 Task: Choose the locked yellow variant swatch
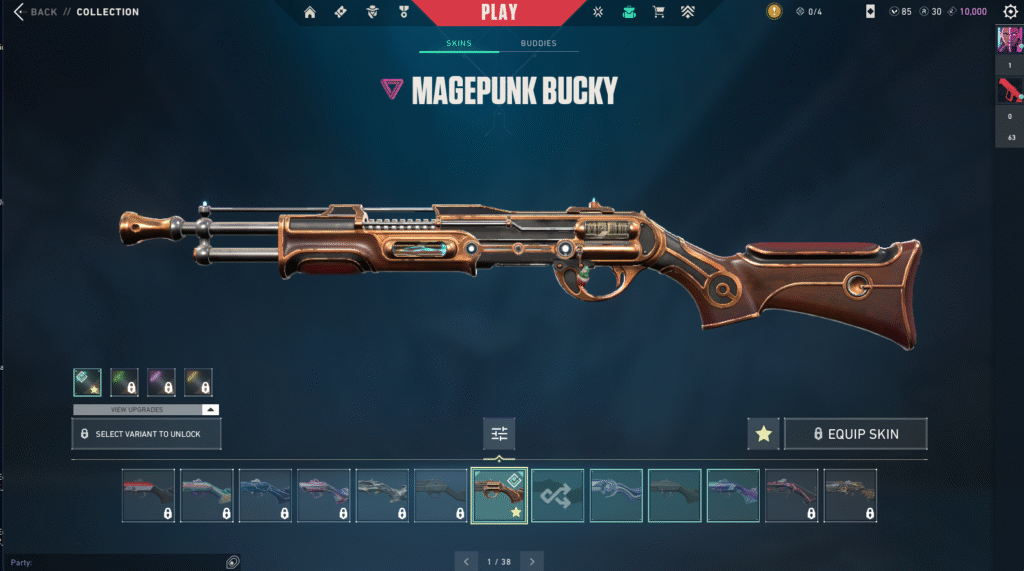198,382
